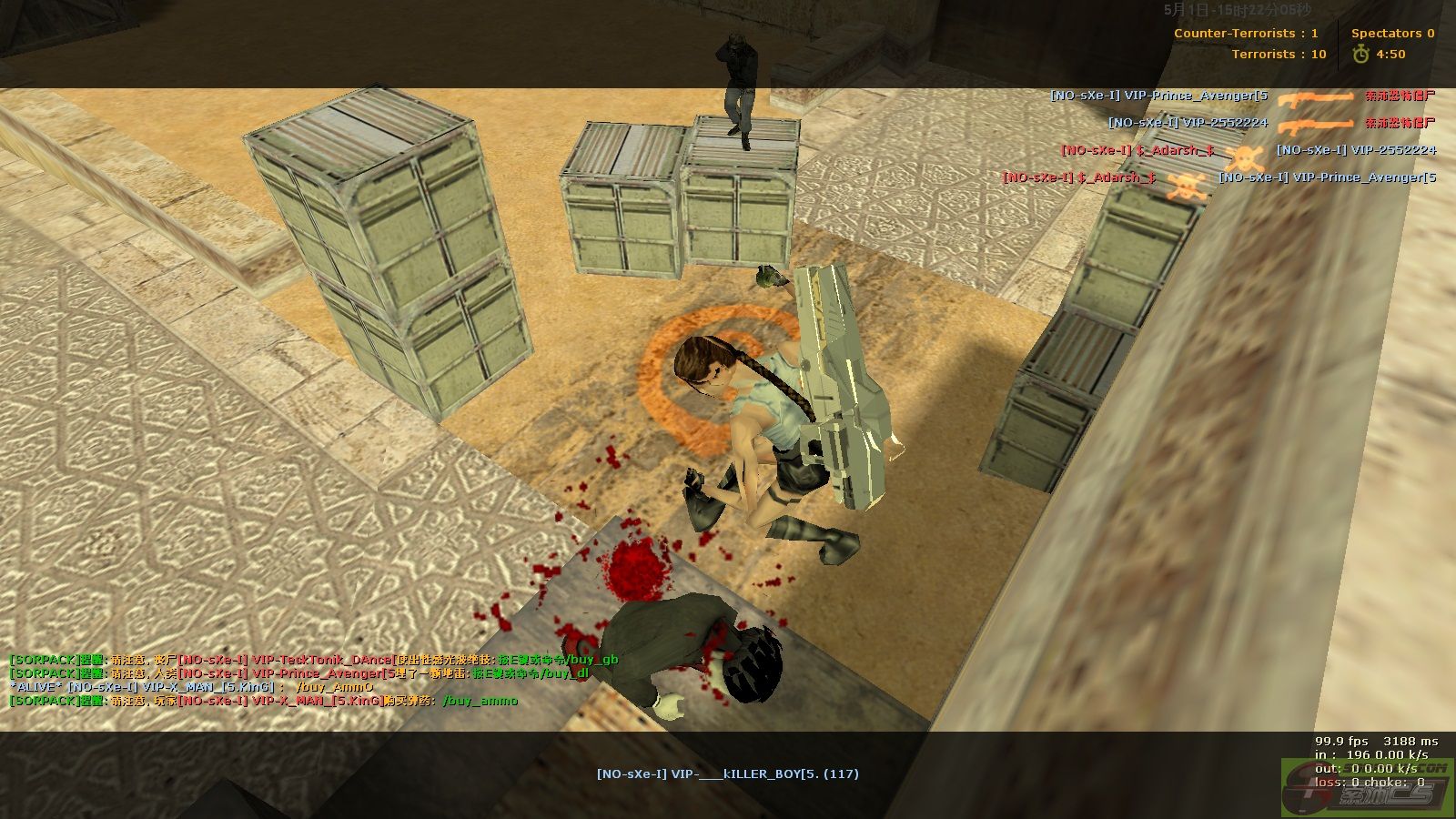Click kill feed row where Adarsh killed VIP-2552224
Viewport: 1456px width, 819px height.
pyautogui.click(x=1248, y=150)
